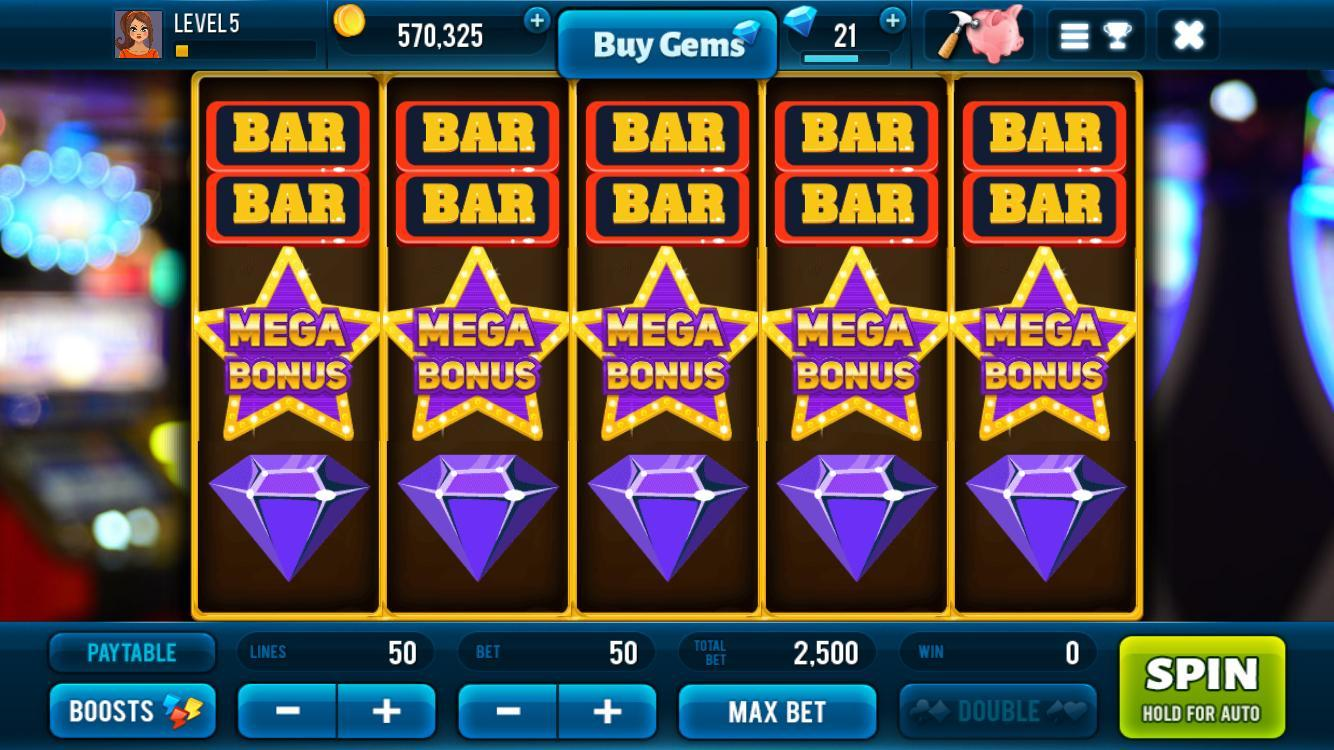
Task: Click the hammer icon at the top
Action: point(955,33)
